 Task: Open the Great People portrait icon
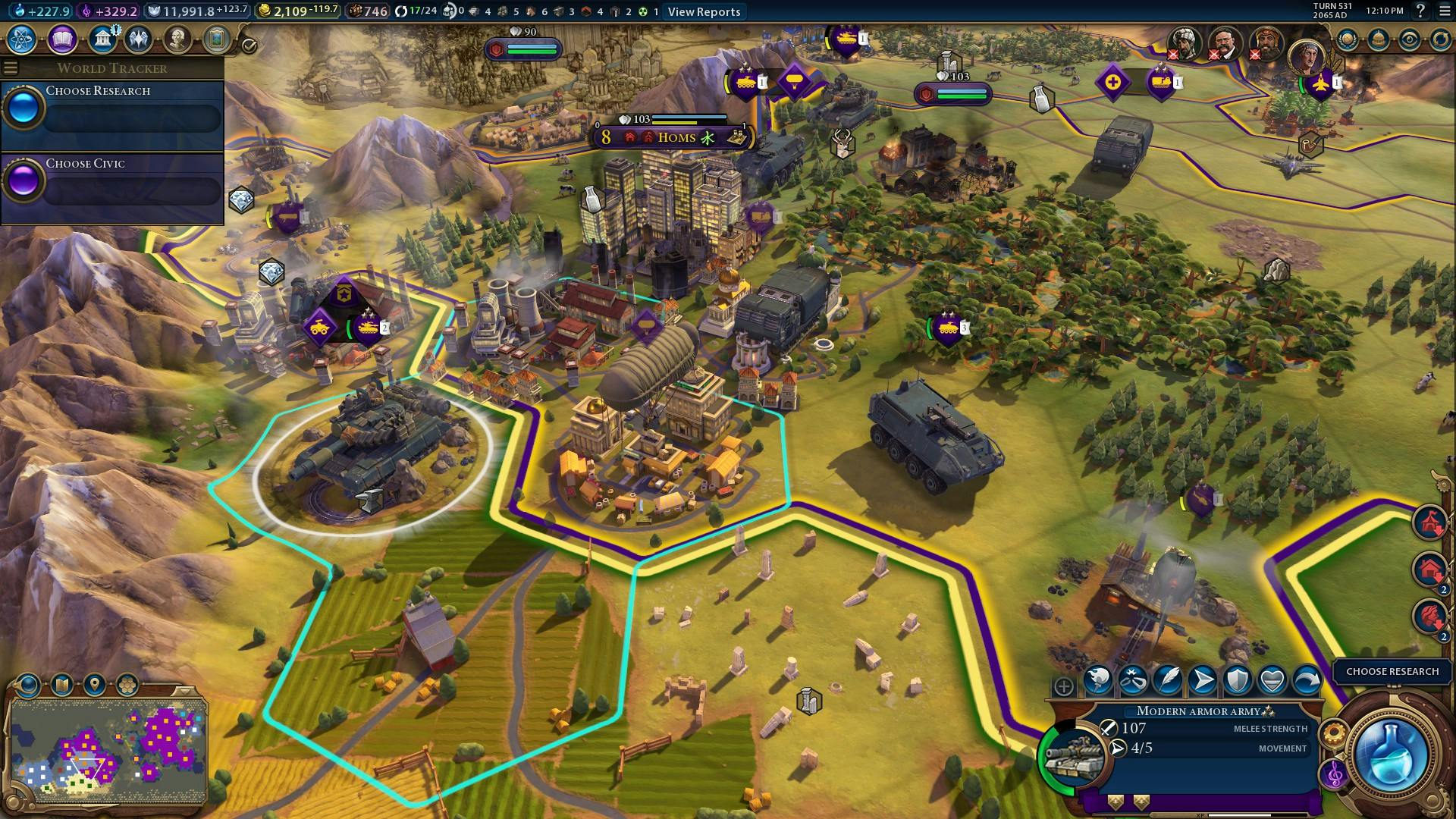coord(177,39)
